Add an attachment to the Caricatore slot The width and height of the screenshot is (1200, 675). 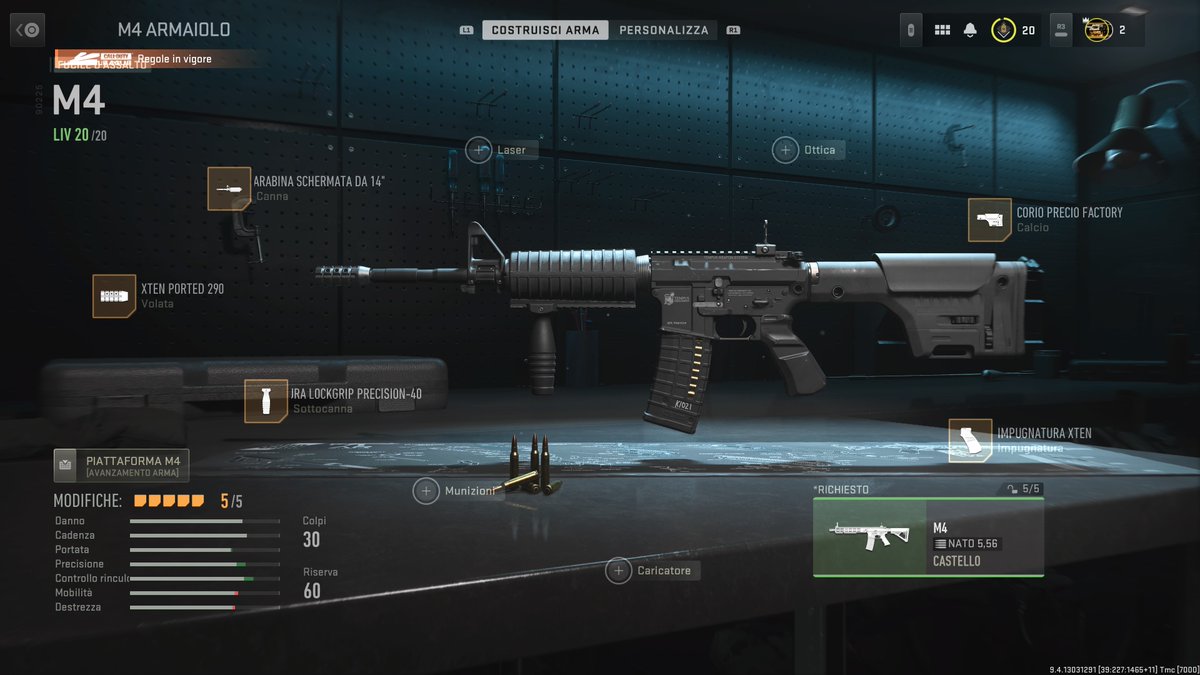(x=619, y=571)
